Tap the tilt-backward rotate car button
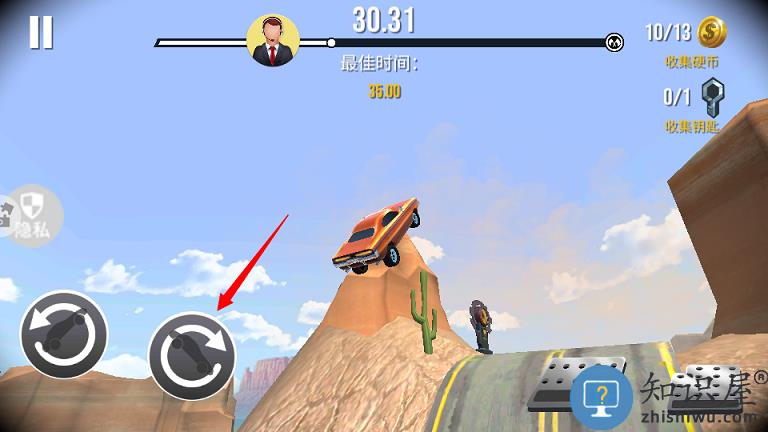The image size is (768, 432). coord(63,334)
